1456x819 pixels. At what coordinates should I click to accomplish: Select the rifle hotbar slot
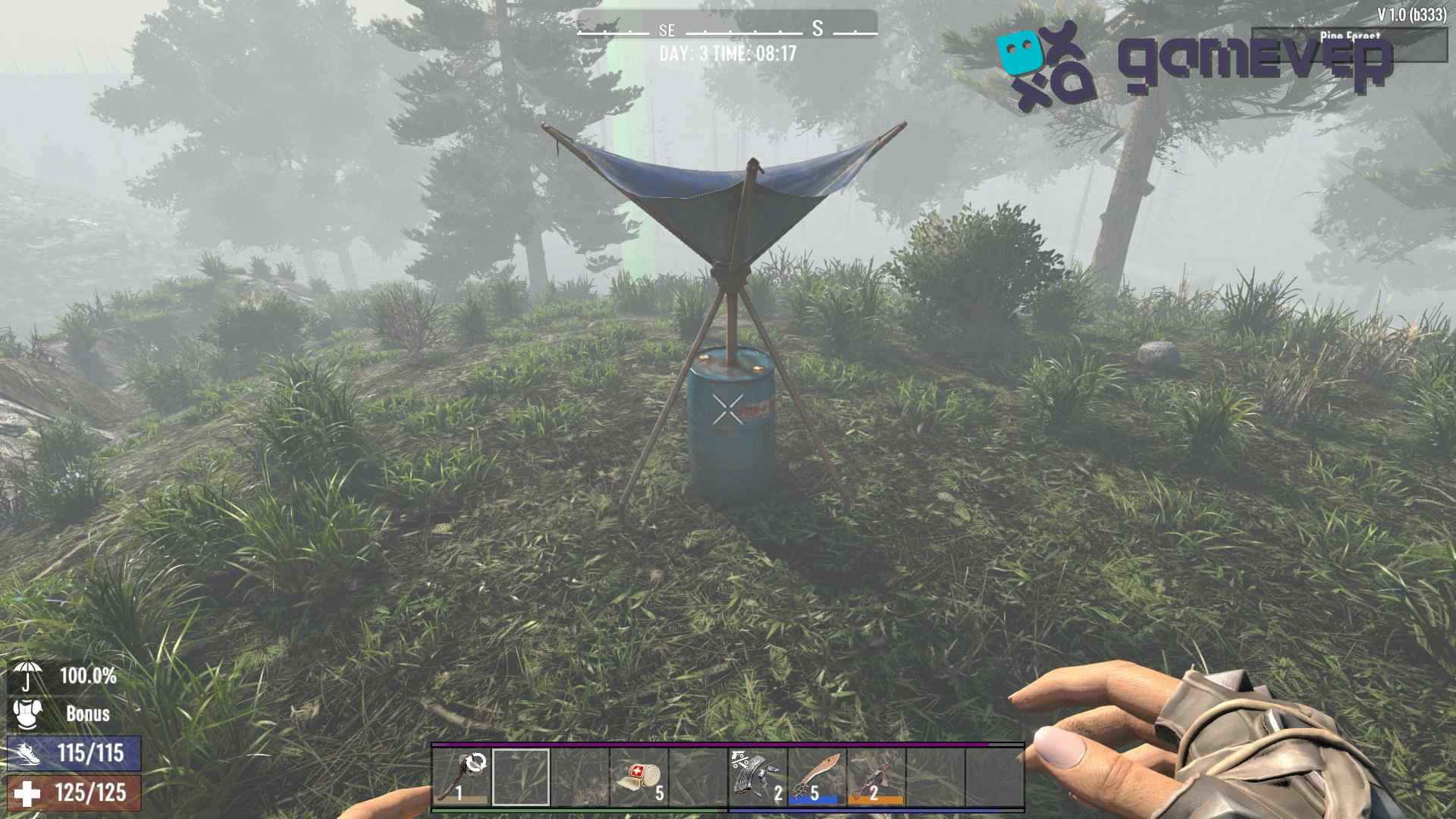876,777
